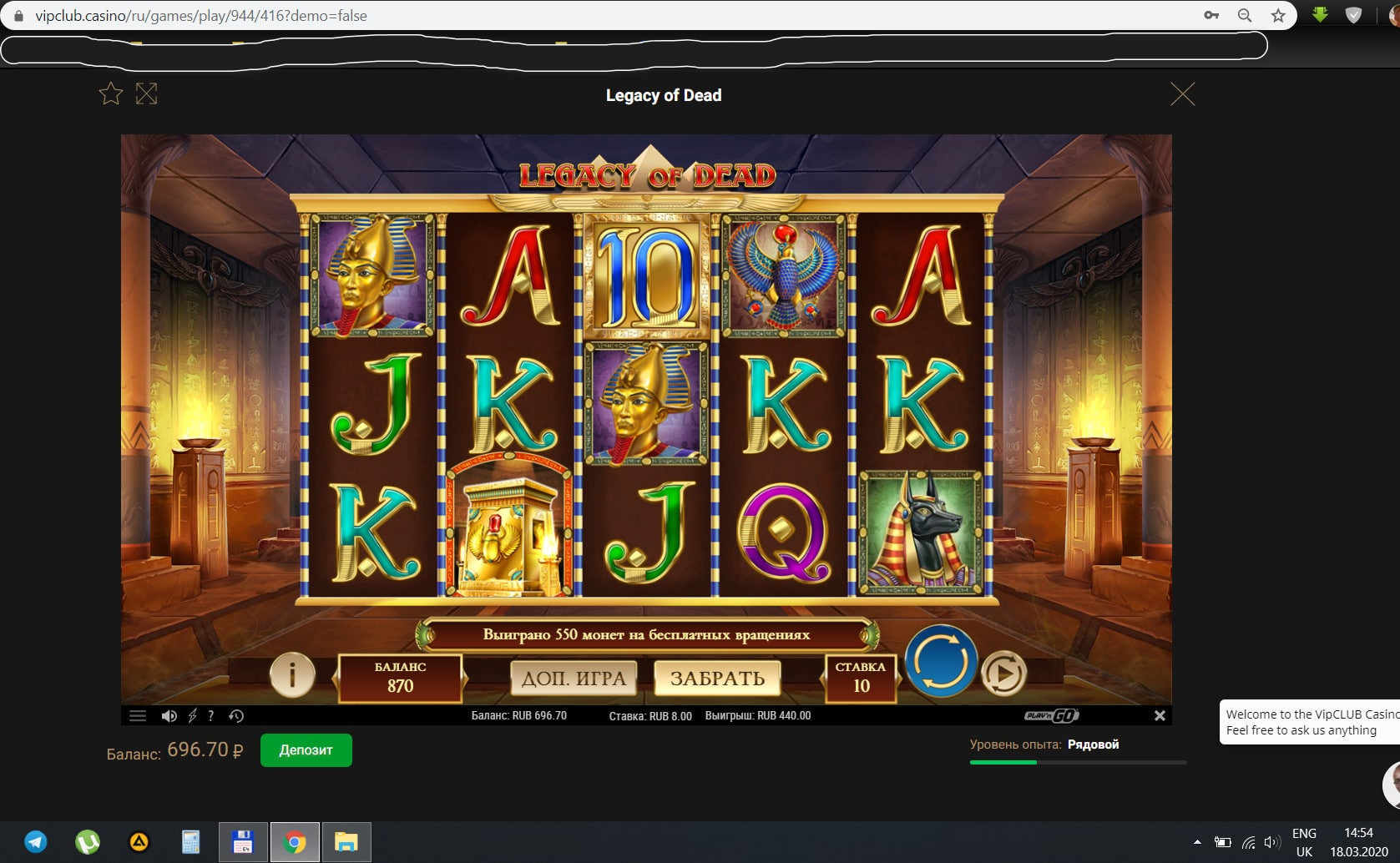Start autoplay with the play arrow button
Screen dimensions: 1400x863
click(1003, 674)
